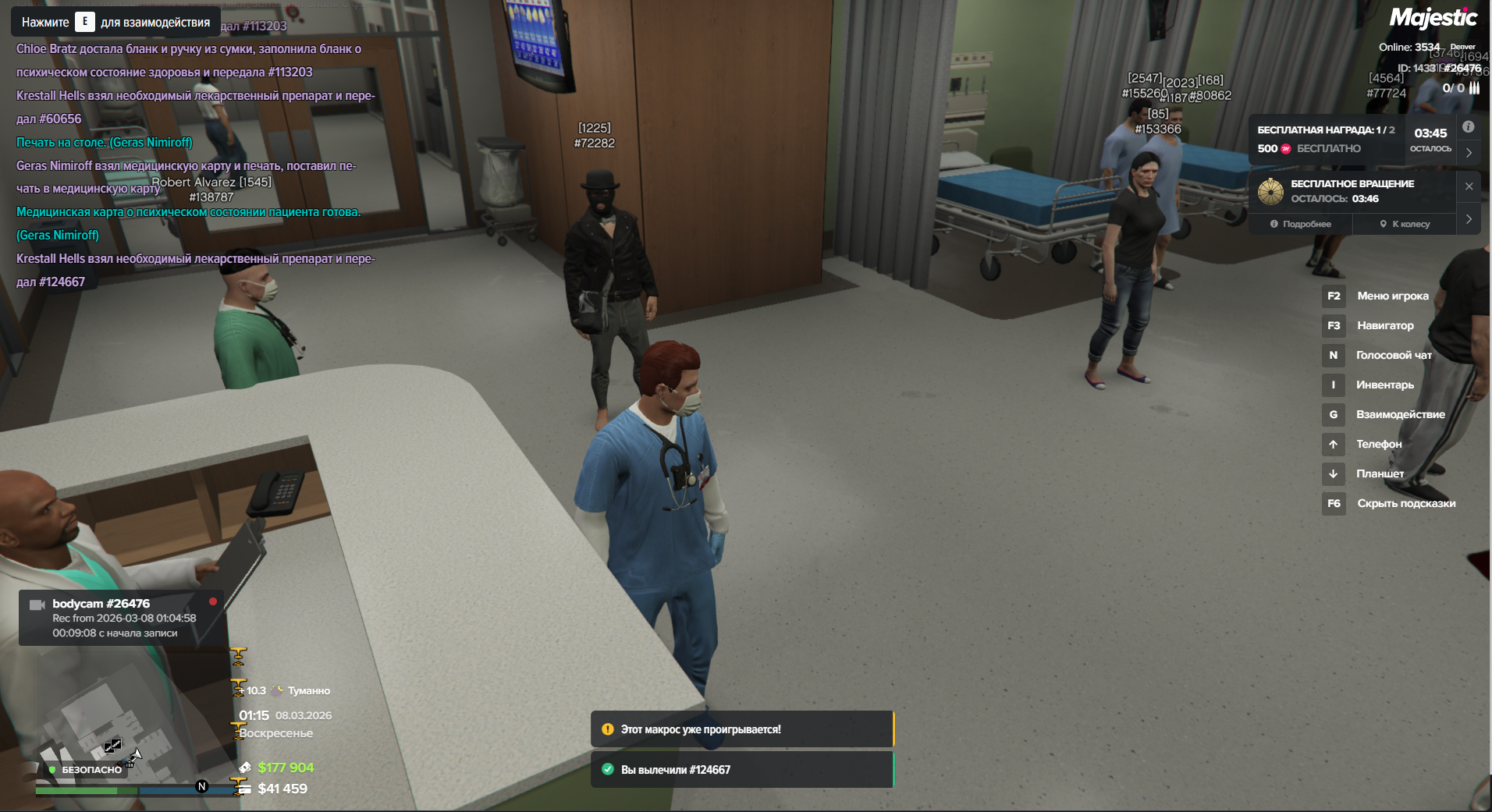Expand the free spin panel arrow
The width and height of the screenshot is (1492, 812).
(x=1469, y=219)
